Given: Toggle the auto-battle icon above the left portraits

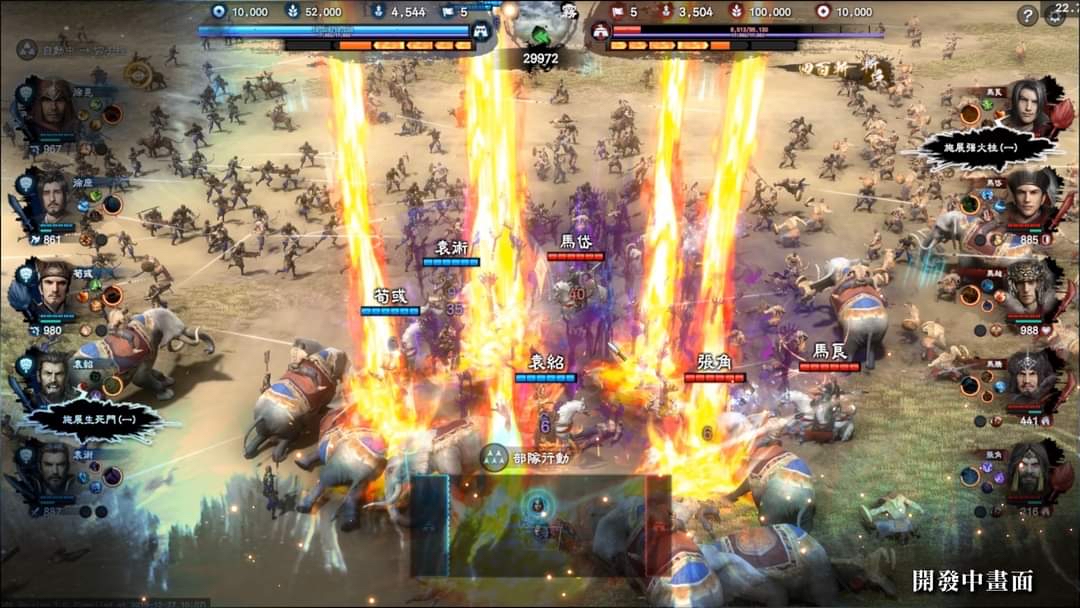Looking at the screenshot, I should 28,49.
